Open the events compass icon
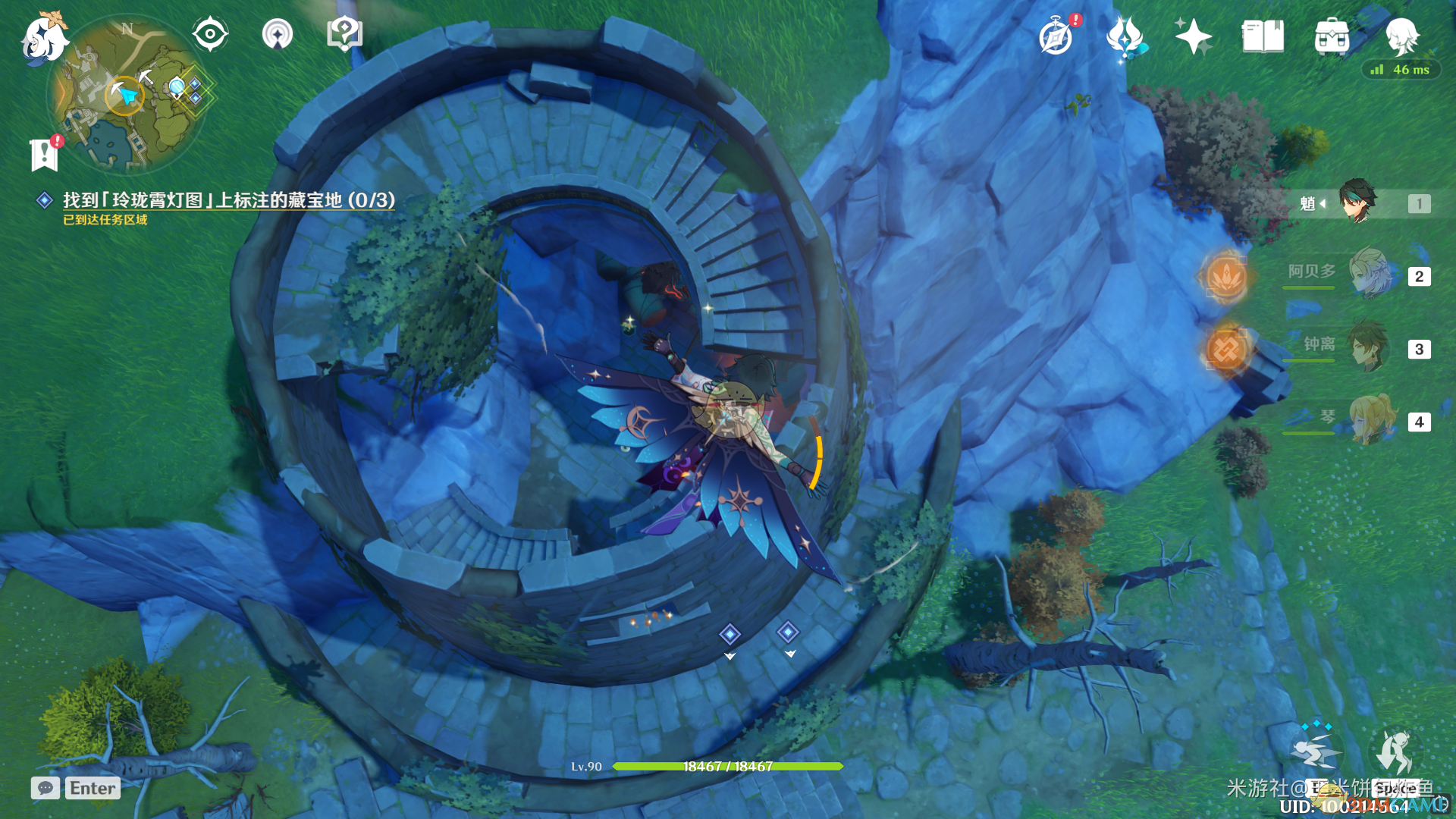 (x=1056, y=36)
